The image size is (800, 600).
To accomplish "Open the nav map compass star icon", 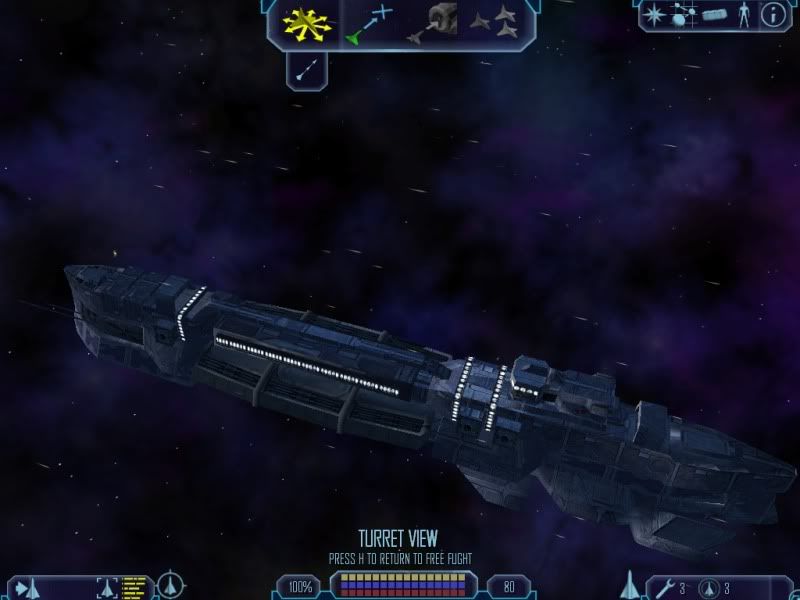I will pos(656,15).
